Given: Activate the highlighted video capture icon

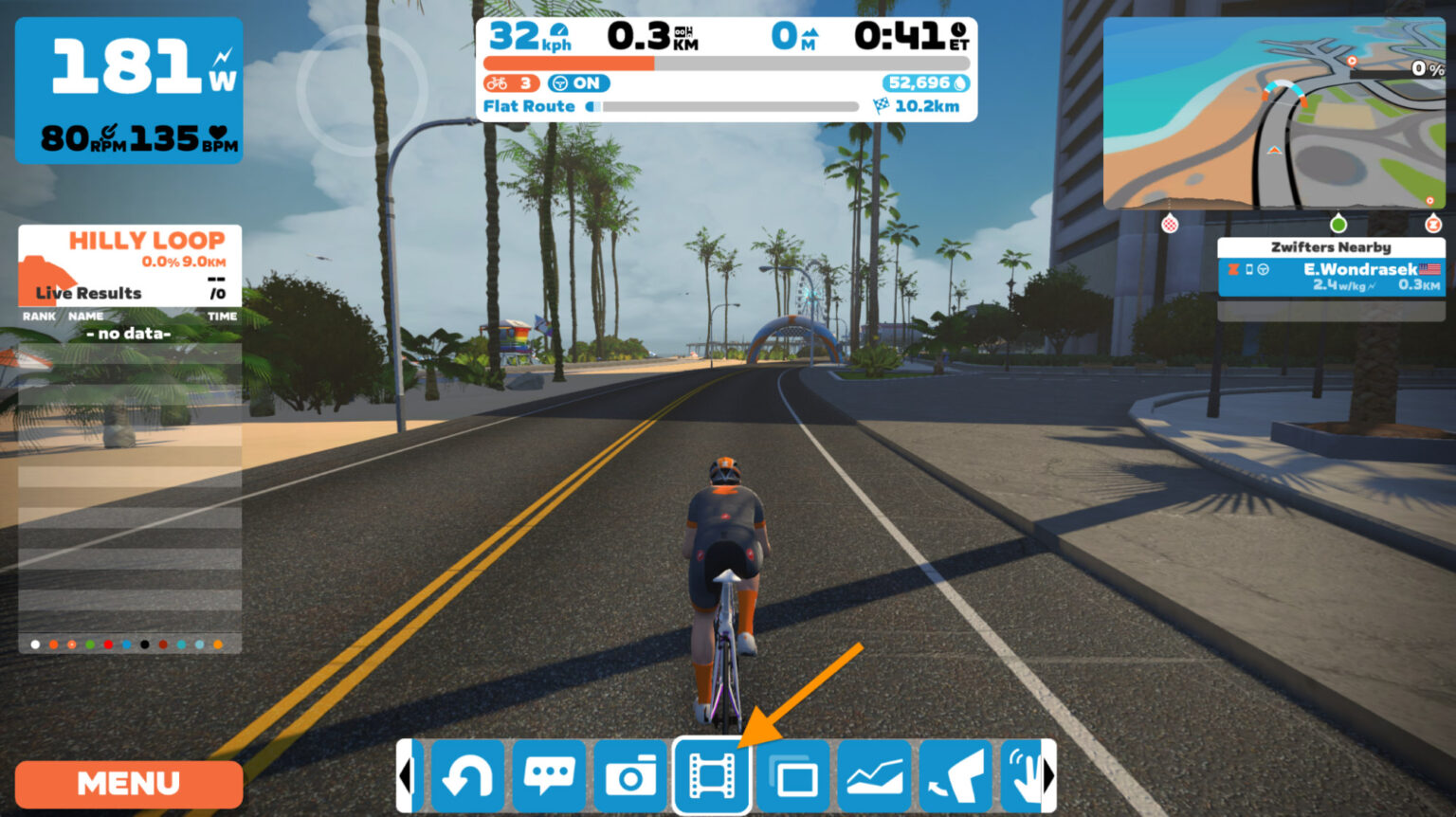Looking at the screenshot, I should click(x=712, y=775).
